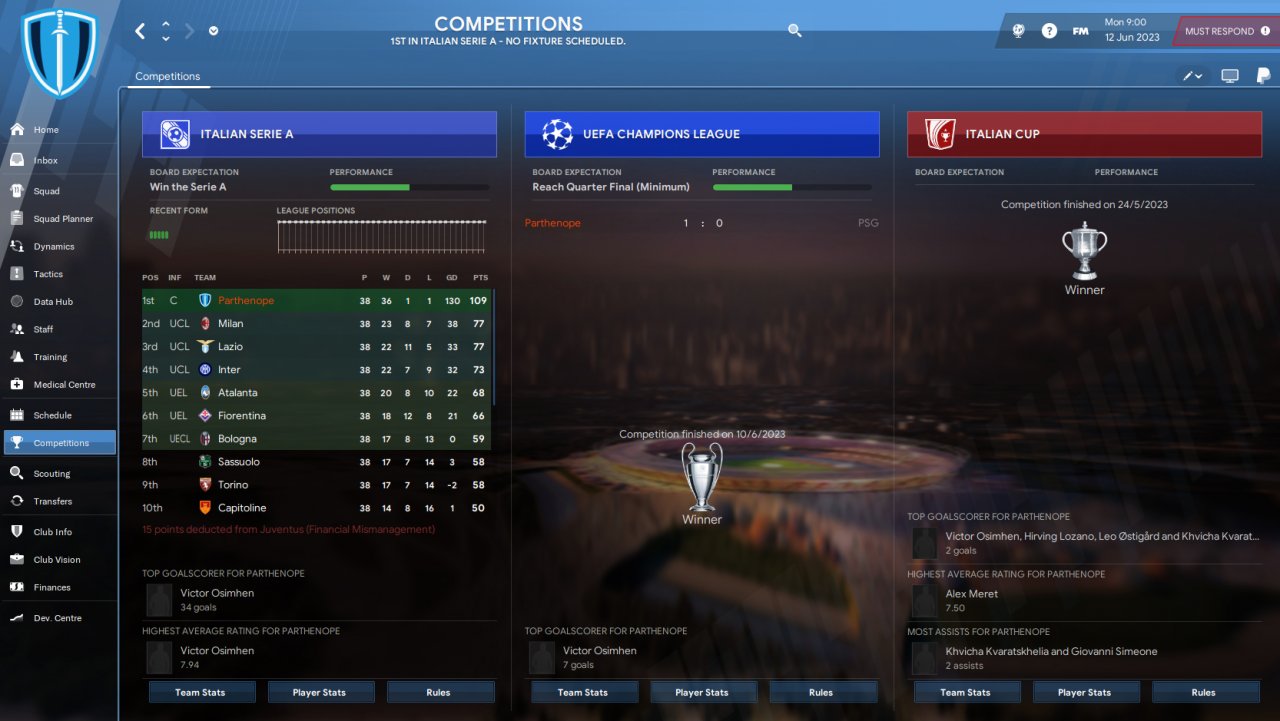This screenshot has width=1280, height=721.
Task: Open the help question mark icon
Action: pos(1049,31)
